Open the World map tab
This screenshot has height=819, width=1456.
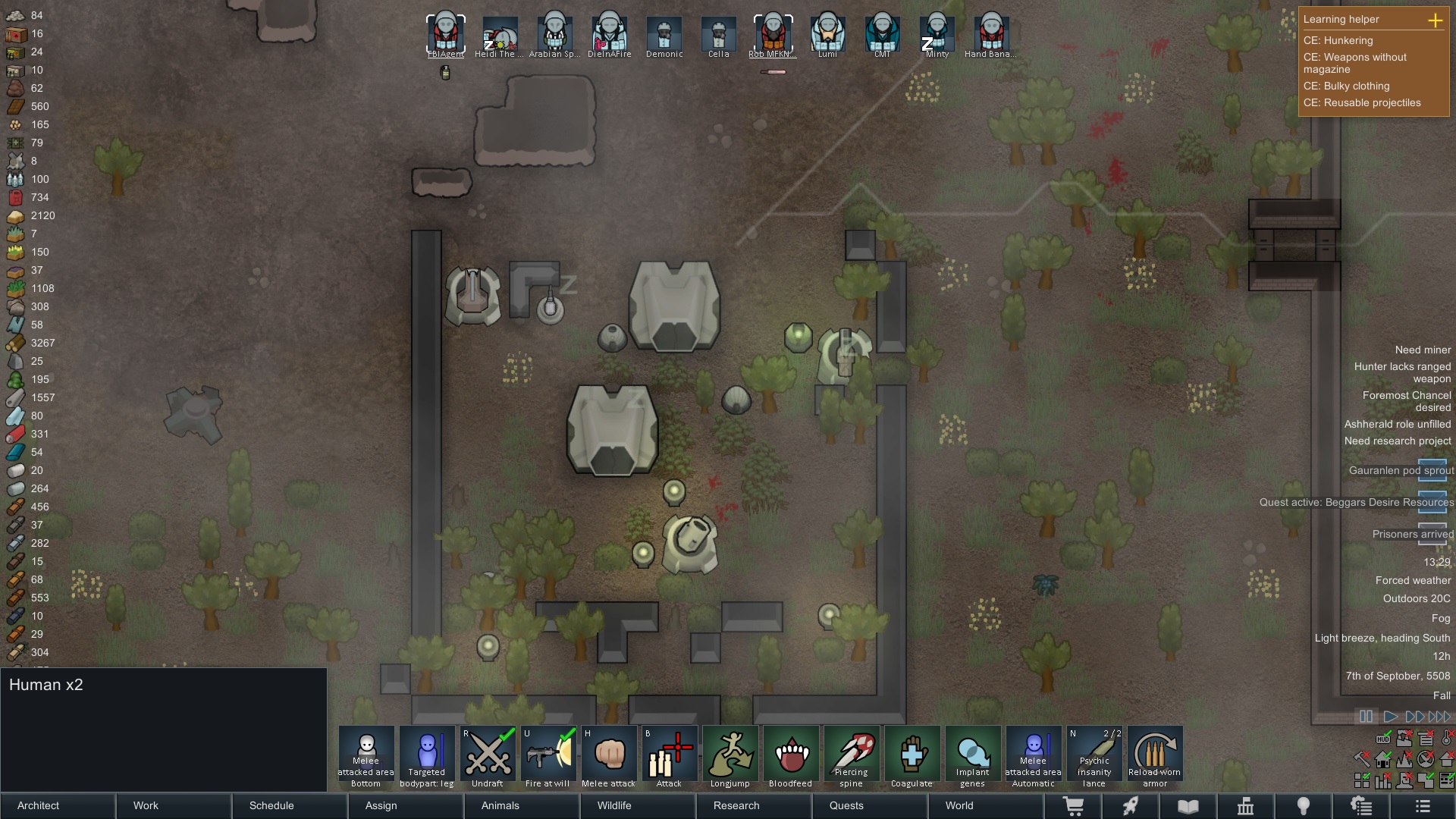tap(985, 805)
